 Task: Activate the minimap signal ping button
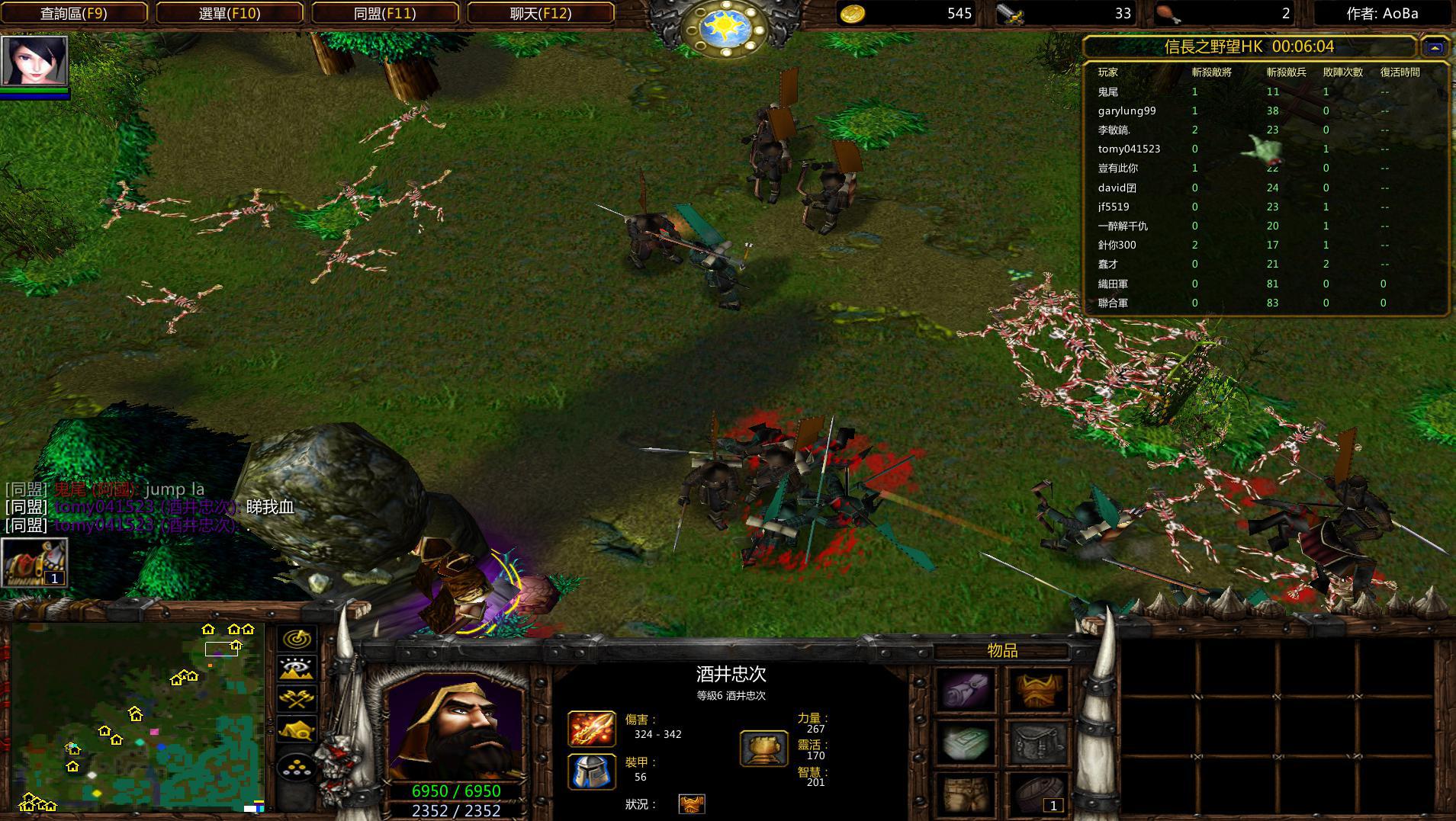tap(297, 639)
